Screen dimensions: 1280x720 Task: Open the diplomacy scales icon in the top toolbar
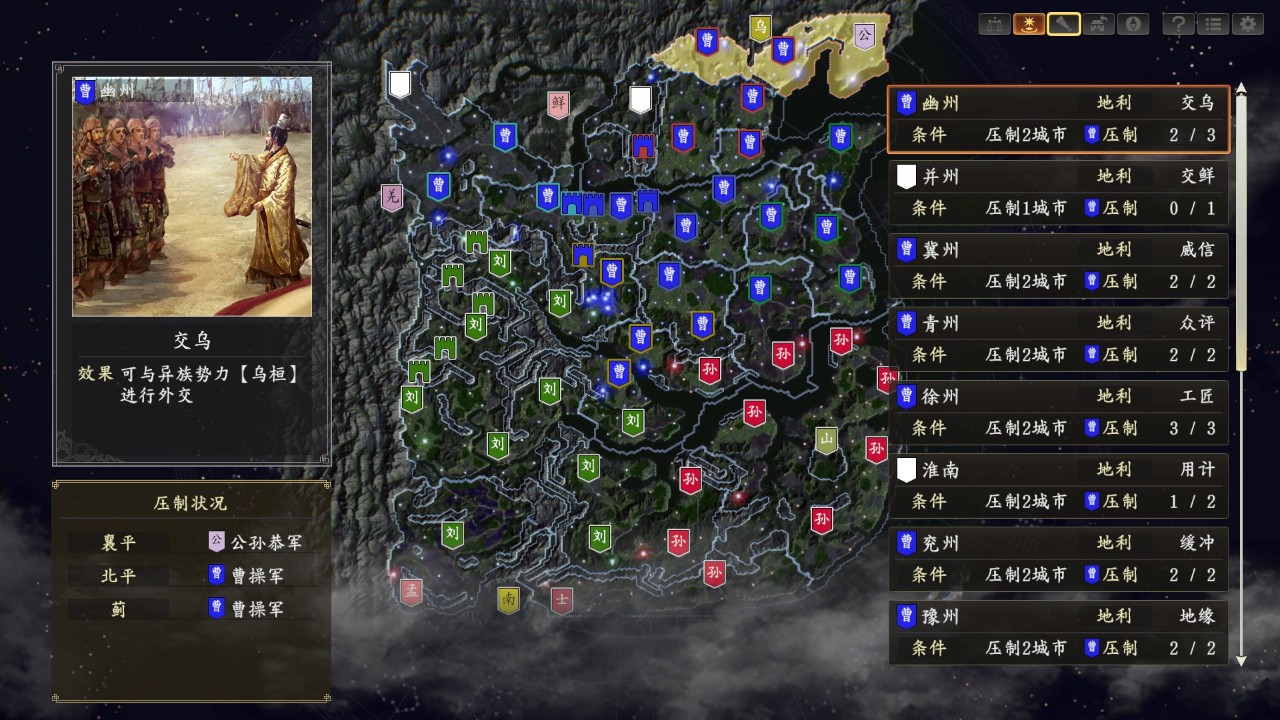coord(995,24)
